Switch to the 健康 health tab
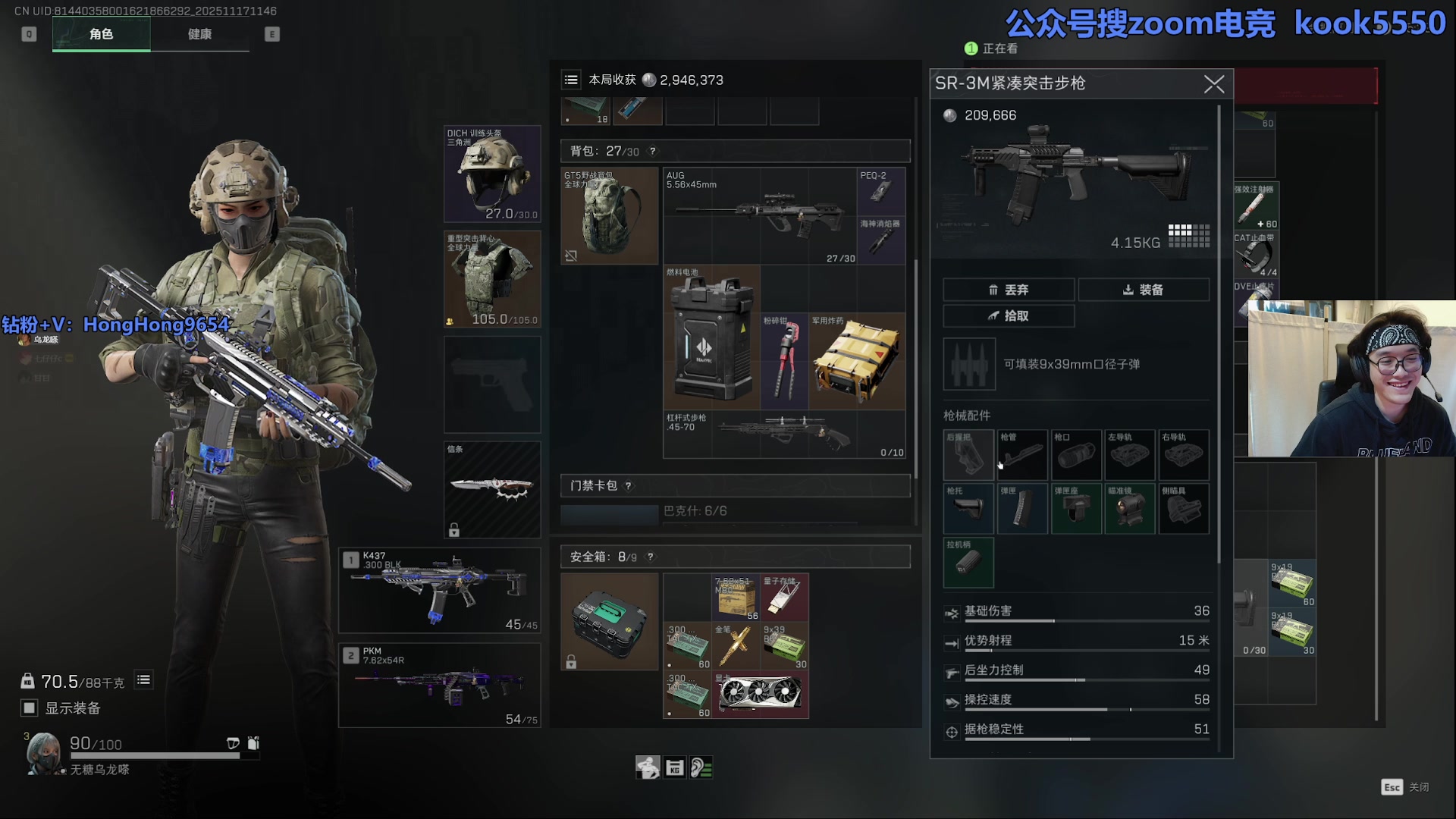Viewport: 1456px width, 819px height. click(x=199, y=34)
